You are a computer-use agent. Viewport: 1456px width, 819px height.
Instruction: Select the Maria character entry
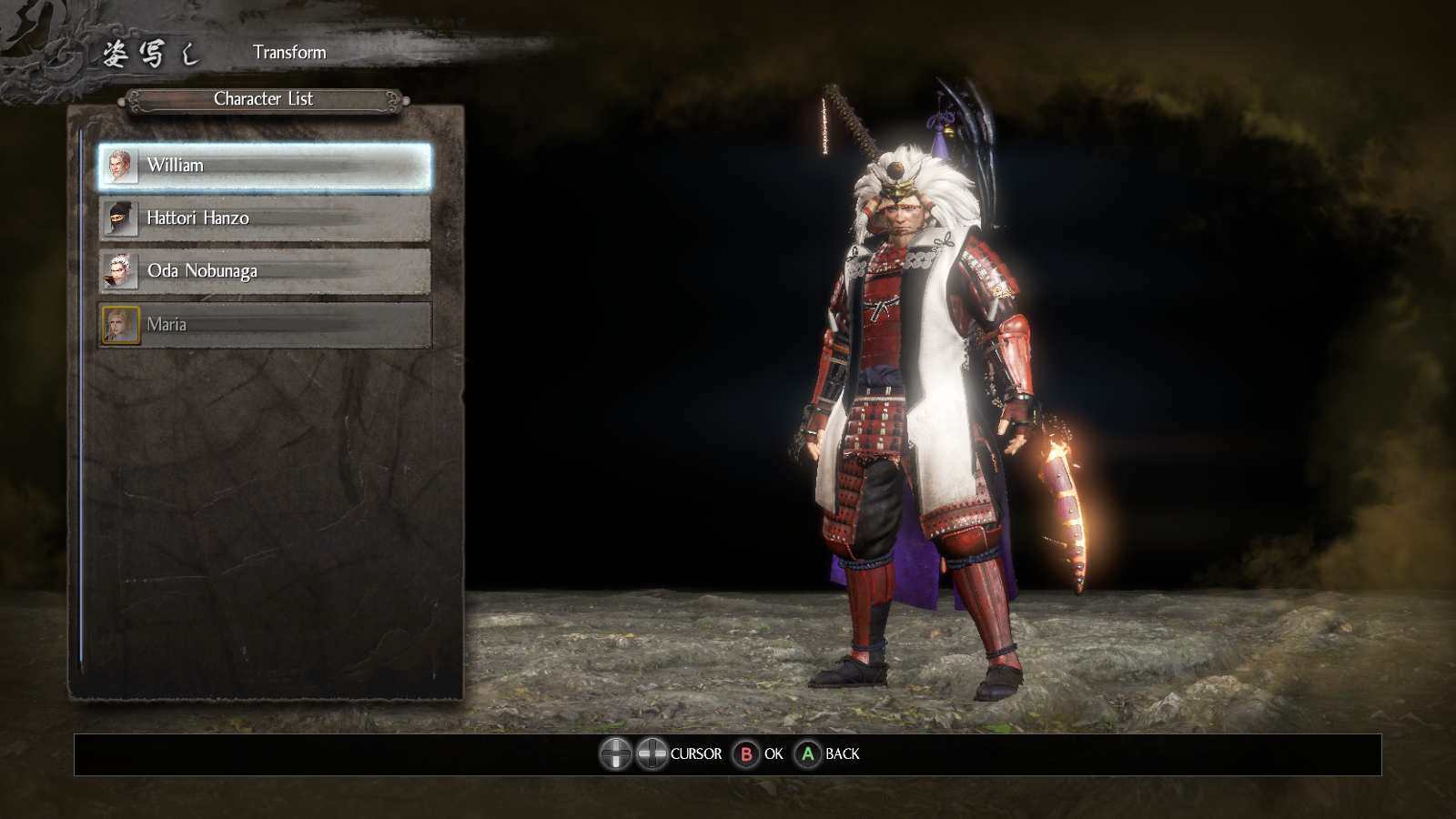264,325
